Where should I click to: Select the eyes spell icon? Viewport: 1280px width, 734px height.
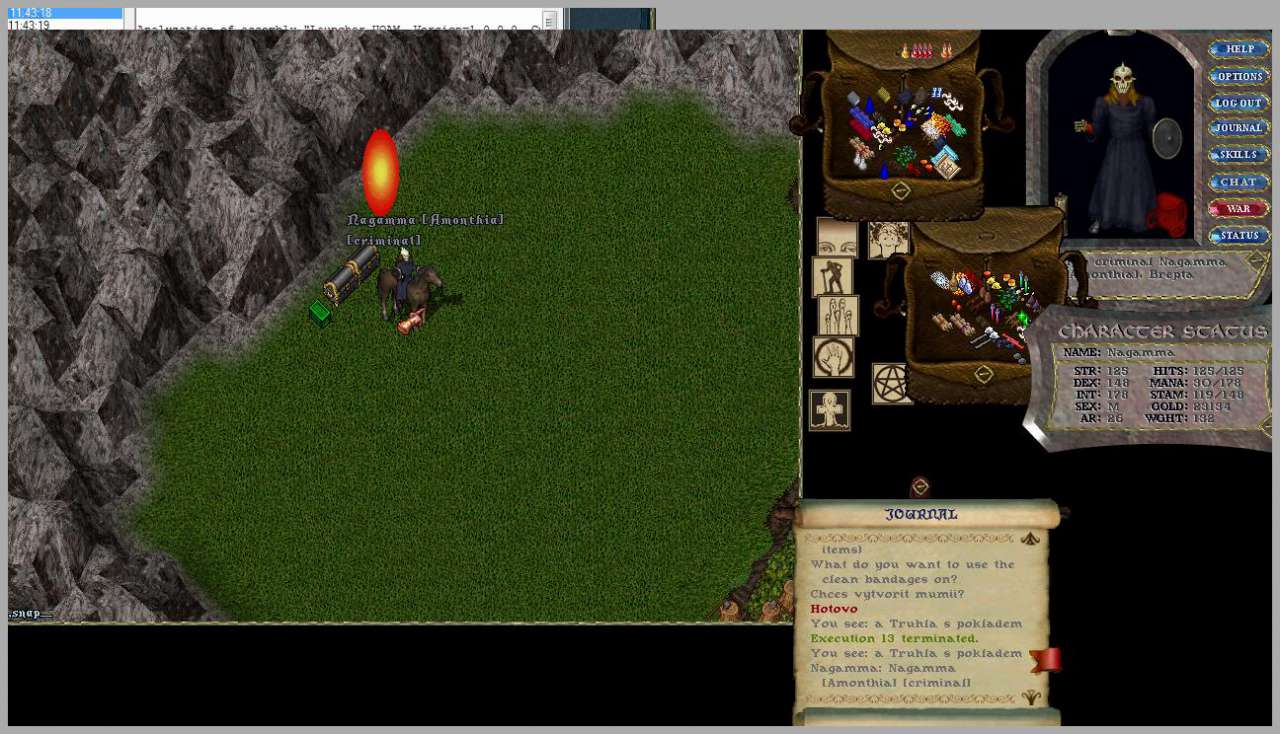point(837,238)
